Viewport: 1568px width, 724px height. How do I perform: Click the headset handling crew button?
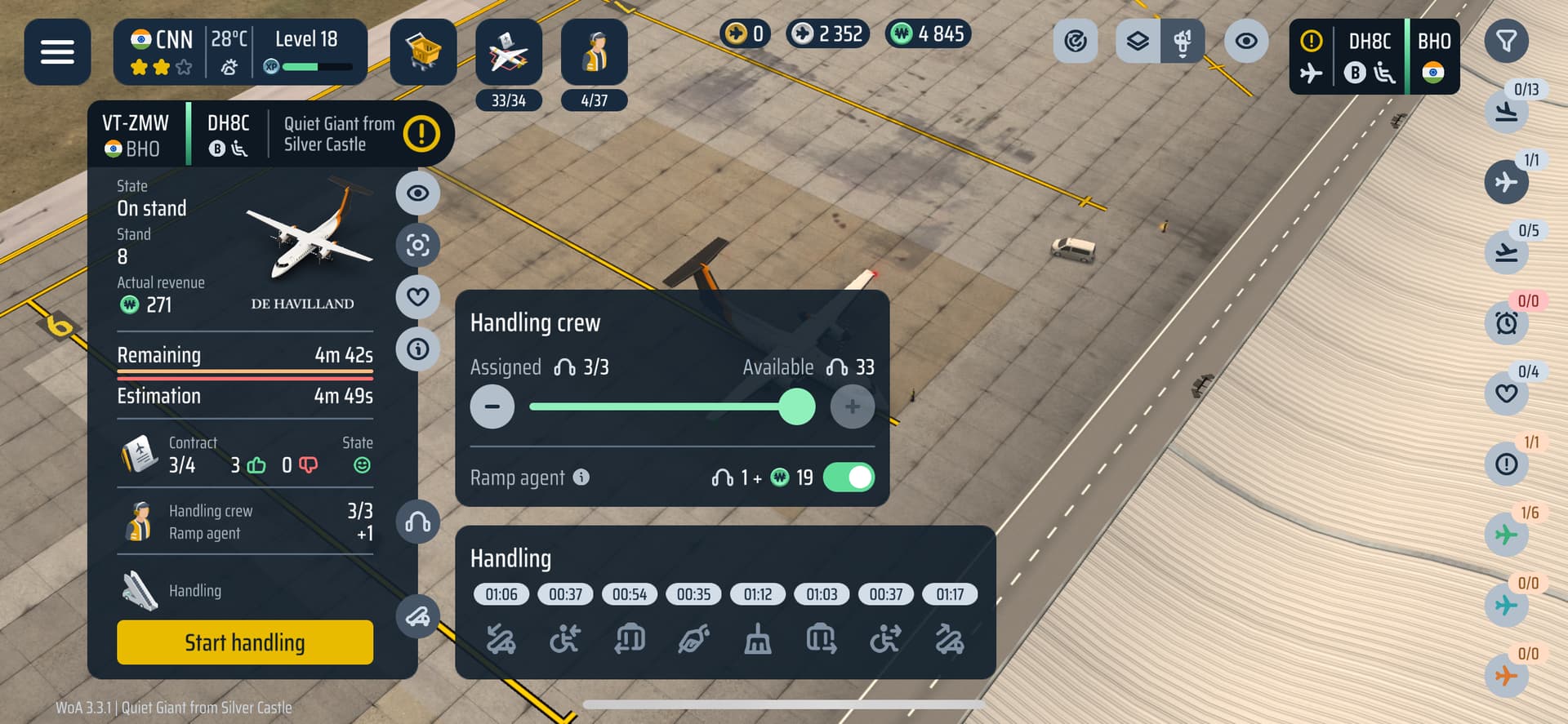pyautogui.click(x=418, y=522)
